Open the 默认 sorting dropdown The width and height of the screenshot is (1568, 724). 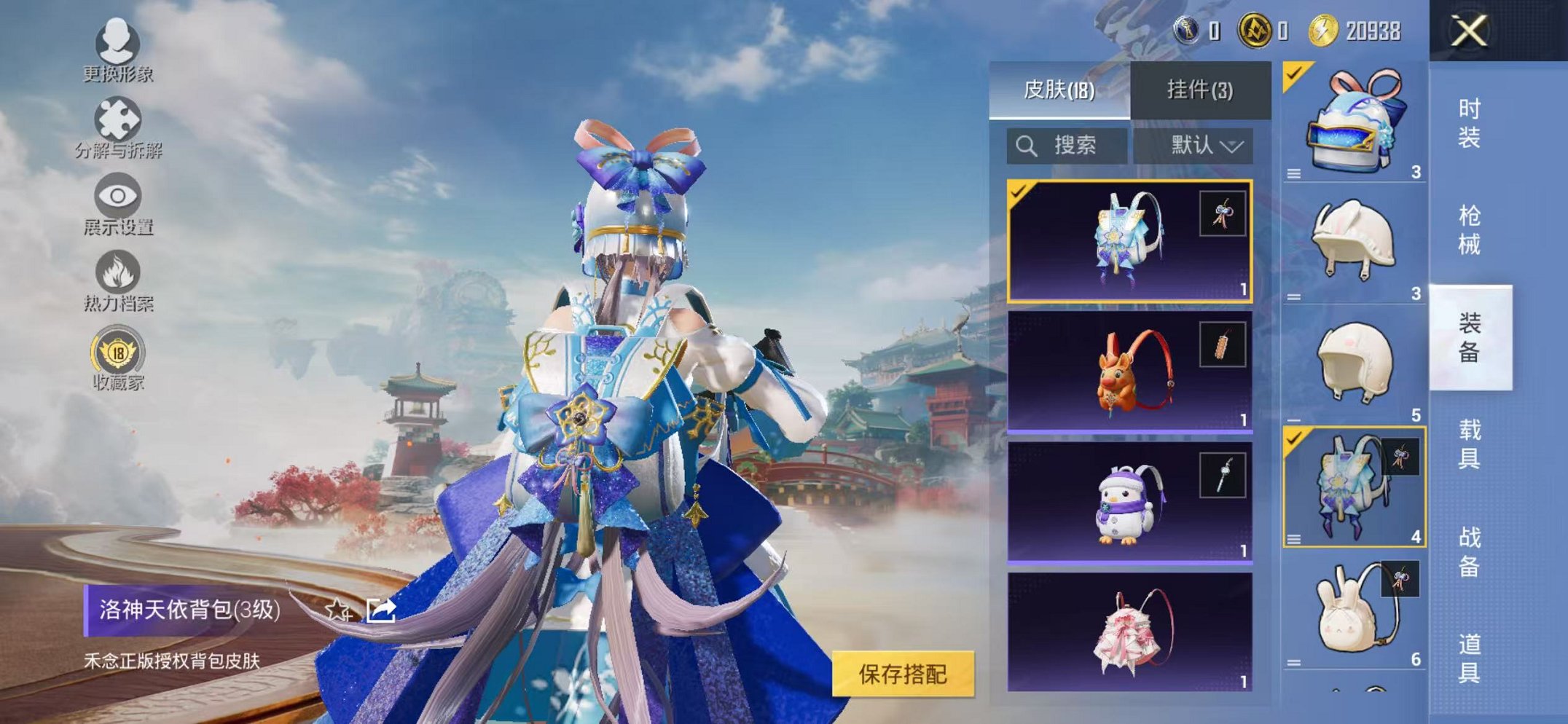[x=1199, y=145]
